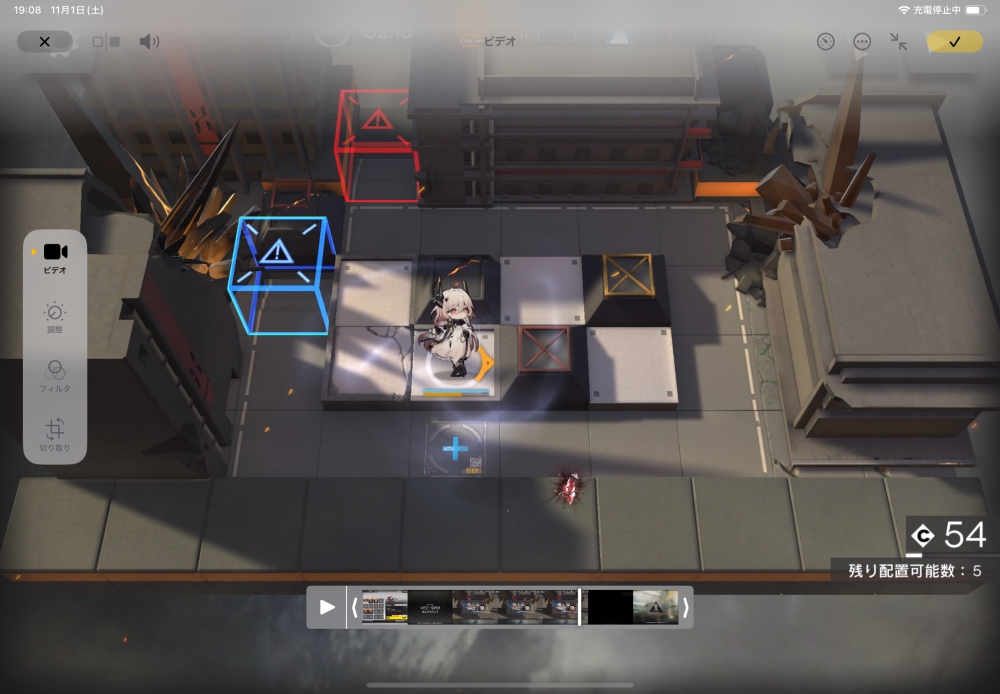
Task: Toggle the video sound speaker icon
Action: 149,42
